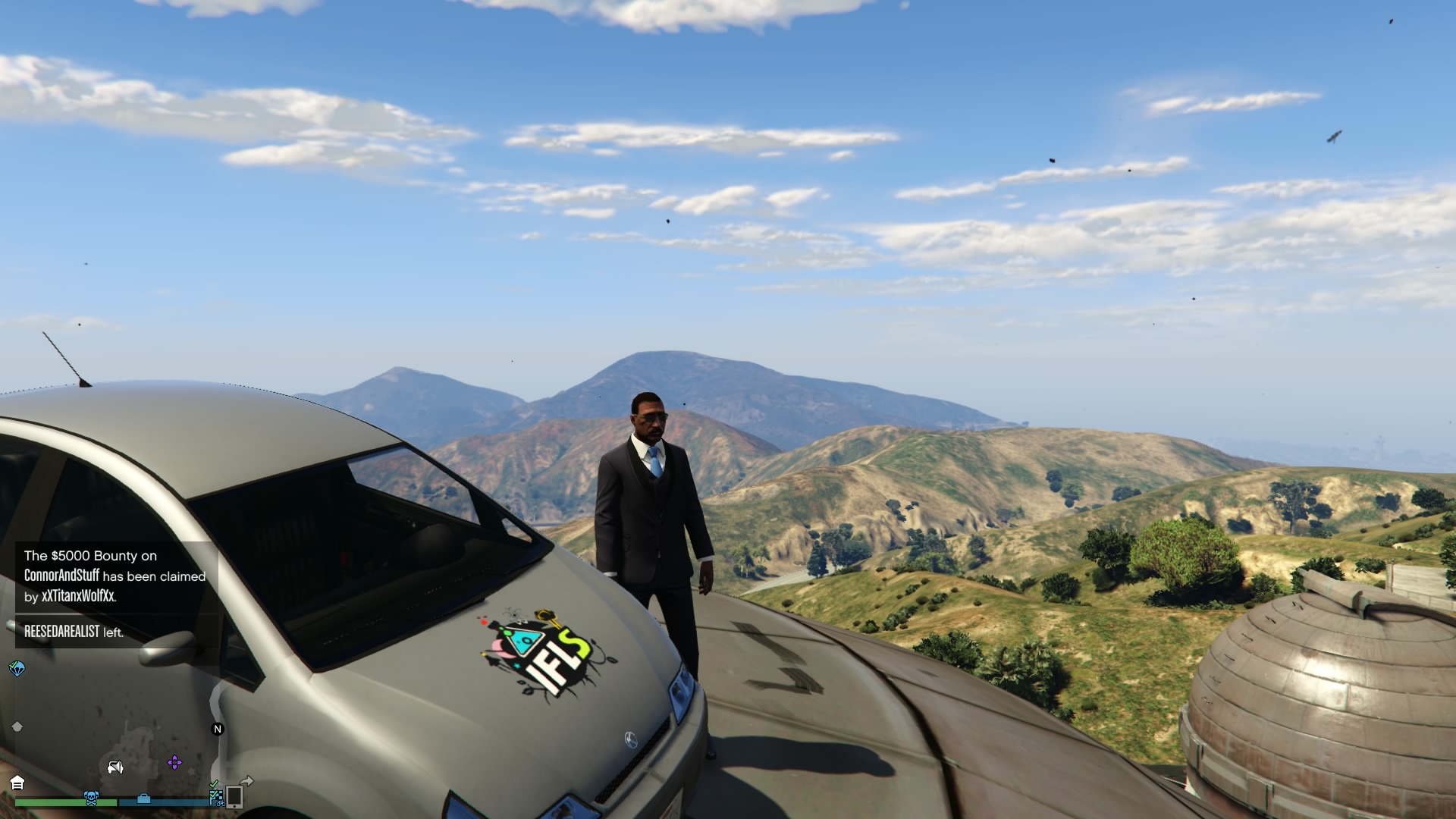The height and width of the screenshot is (819, 1456).
Task: Click the grey house-shaped blip
Action: [x=17, y=726]
